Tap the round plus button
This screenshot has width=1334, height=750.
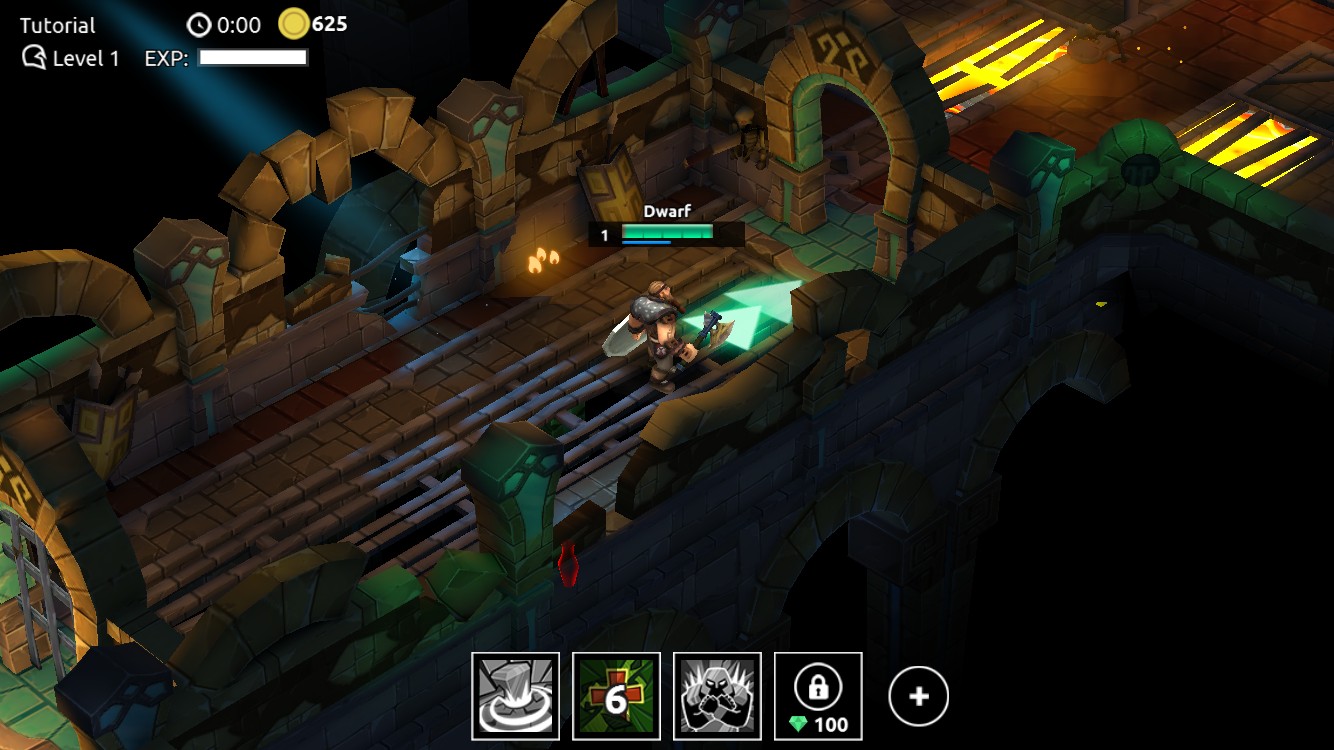(918, 696)
